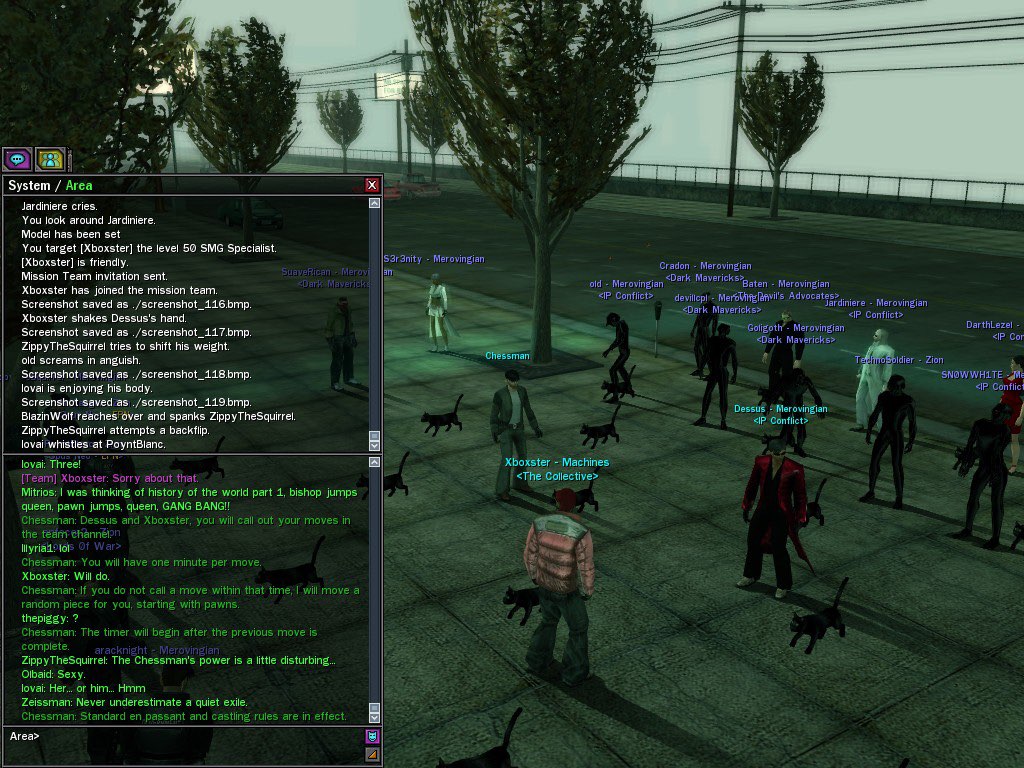Screen dimensions: 1024x768
Task: Close the System / Area chat window
Action: point(372,185)
